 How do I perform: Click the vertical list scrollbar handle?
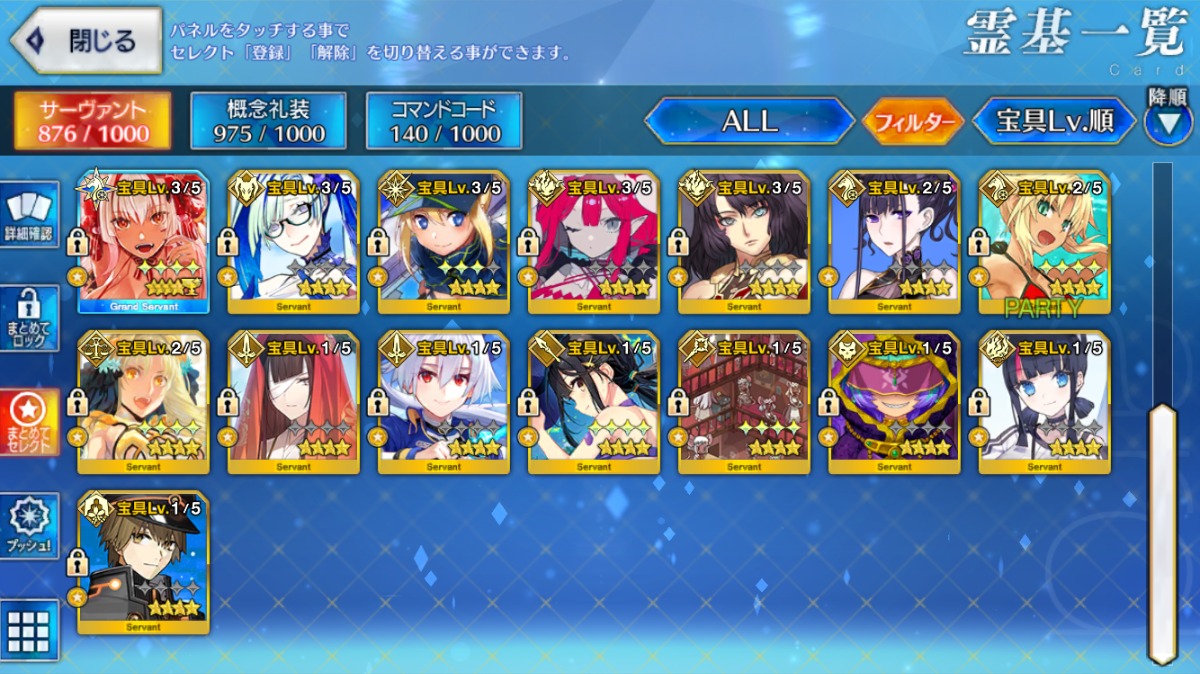click(1162, 530)
